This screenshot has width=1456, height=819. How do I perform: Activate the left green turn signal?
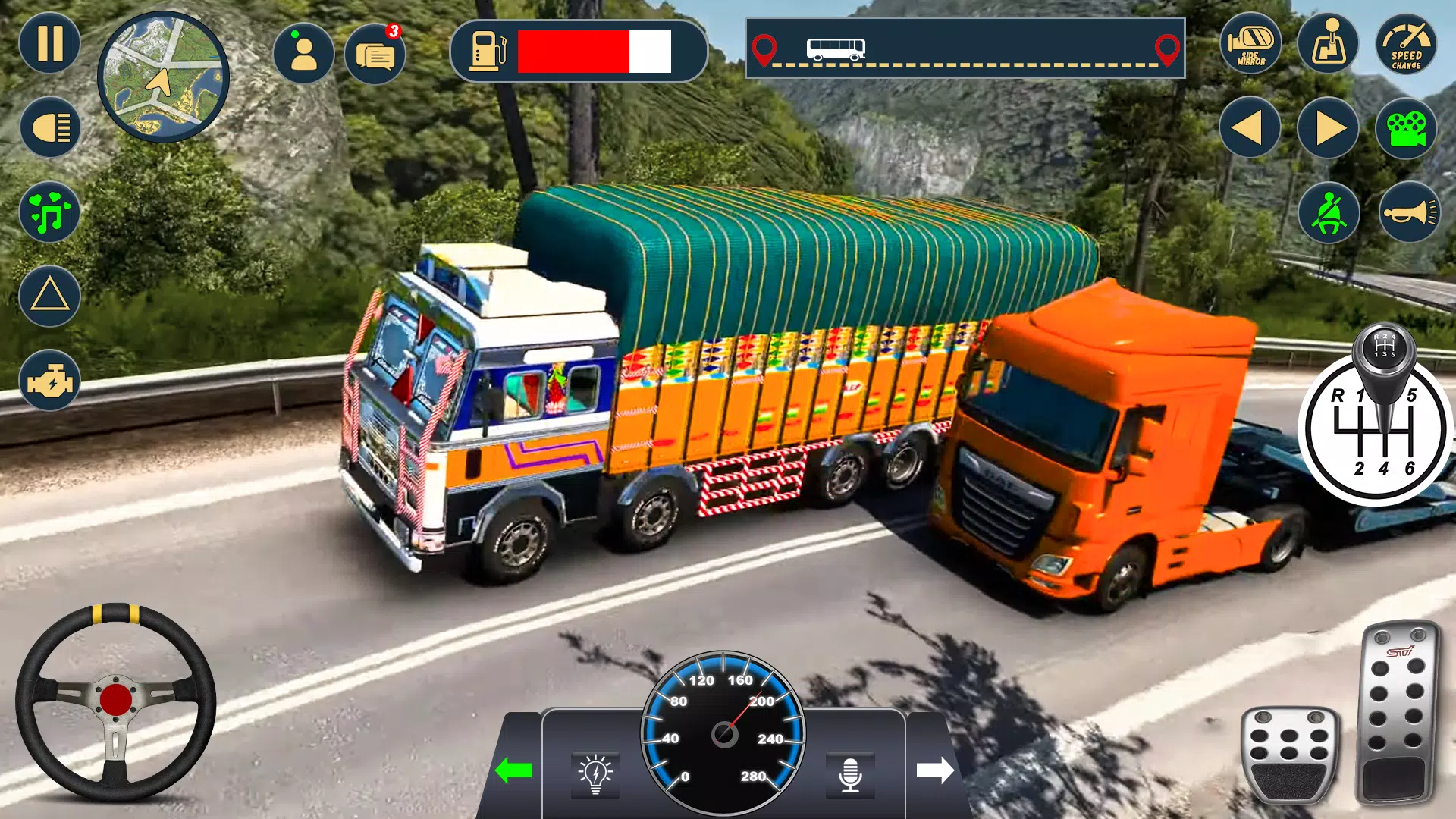pyautogui.click(x=514, y=770)
